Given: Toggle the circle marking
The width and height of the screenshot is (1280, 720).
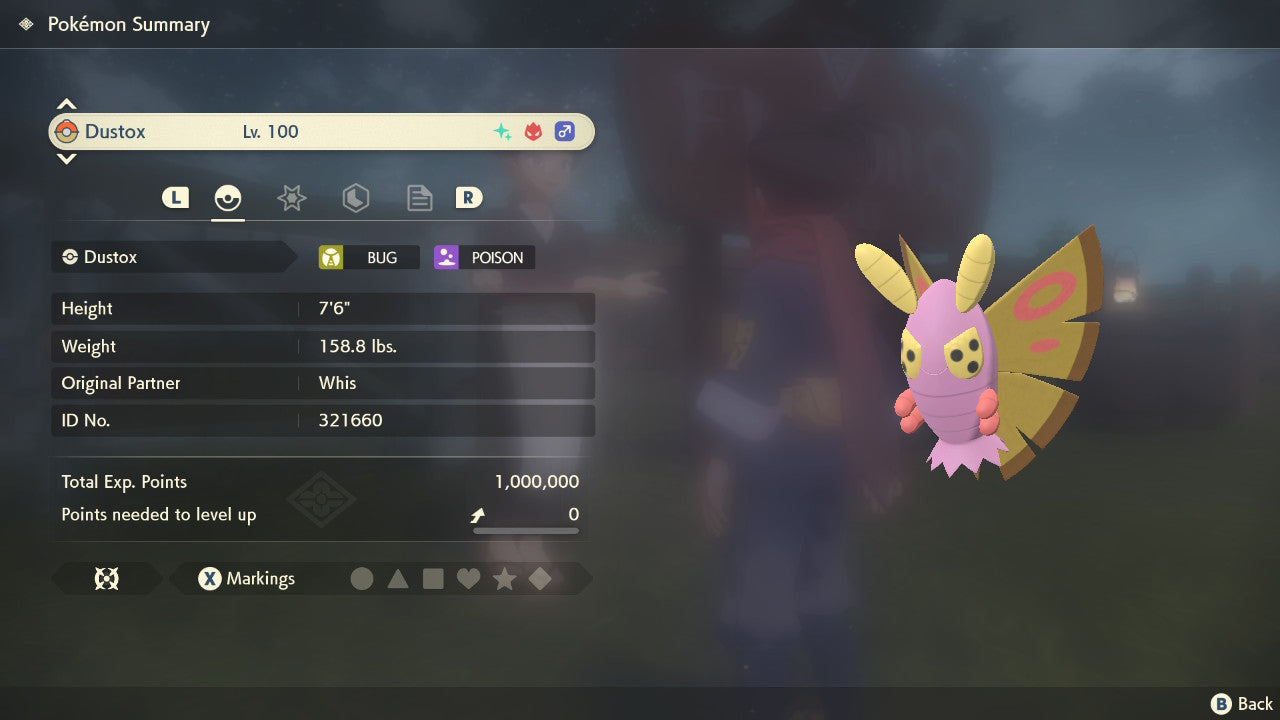Looking at the screenshot, I should click(362, 579).
